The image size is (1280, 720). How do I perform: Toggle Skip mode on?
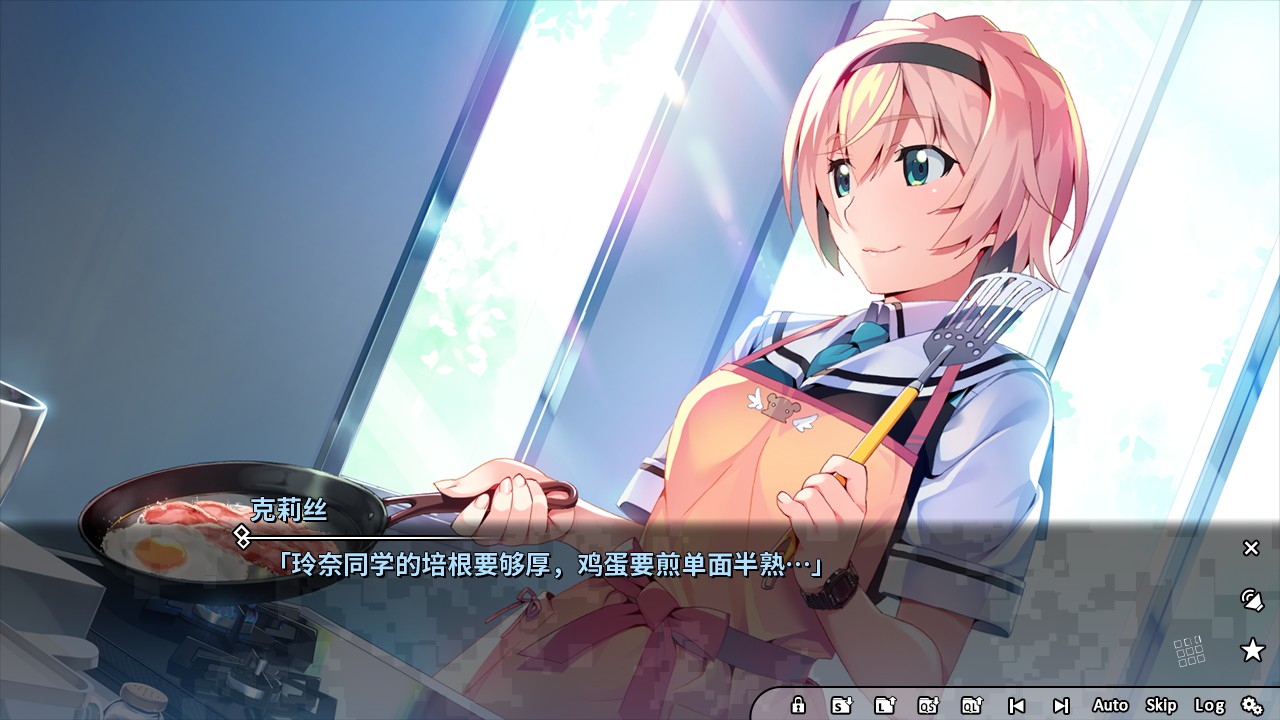[1160, 704]
